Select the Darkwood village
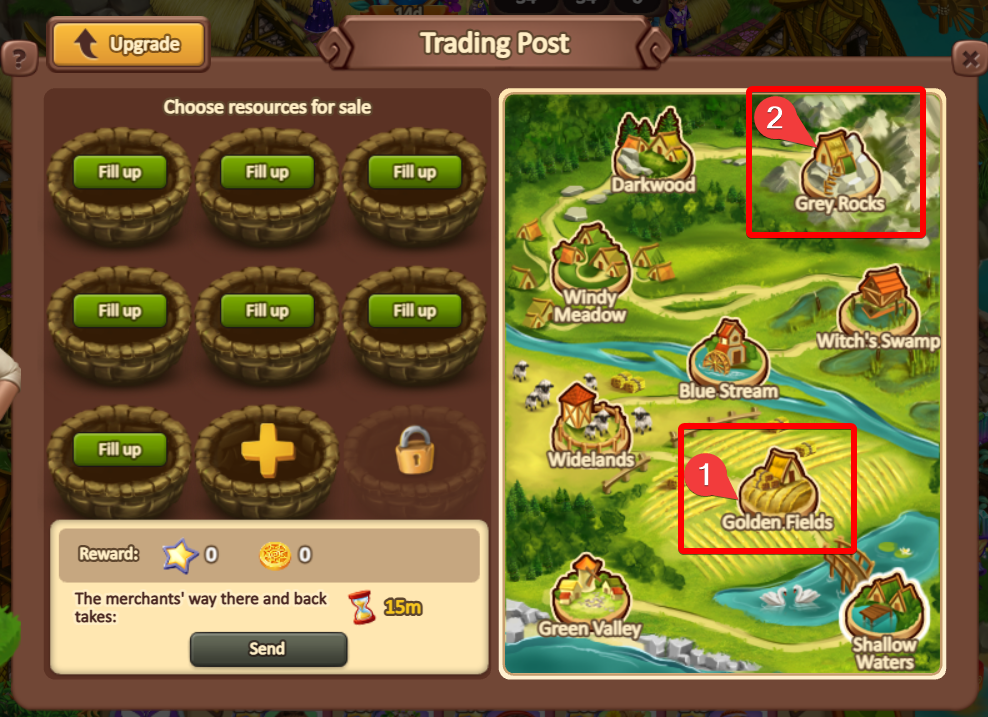Screen dimensions: 988x717 (653, 155)
